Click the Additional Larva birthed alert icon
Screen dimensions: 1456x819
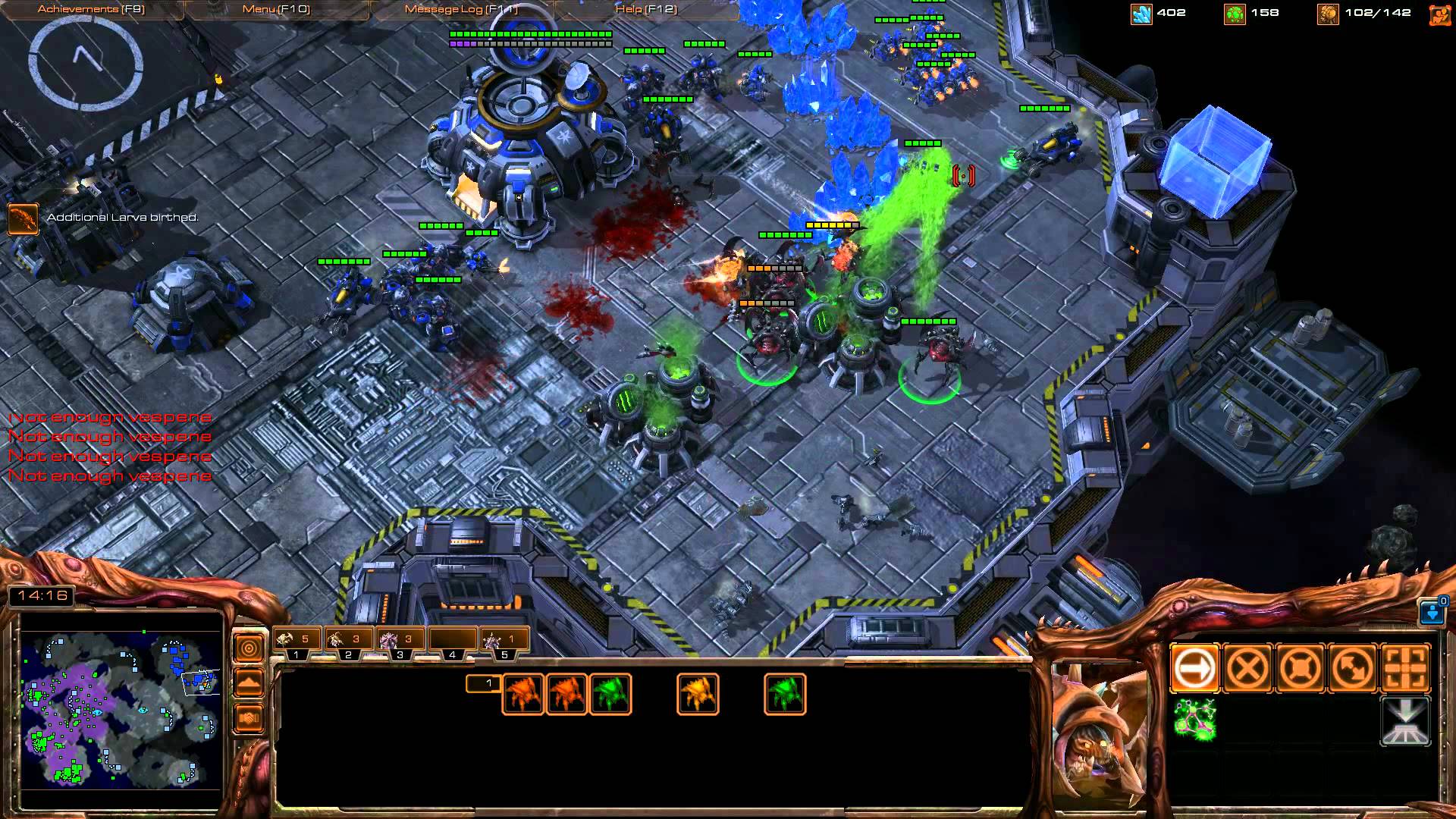click(x=22, y=218)
